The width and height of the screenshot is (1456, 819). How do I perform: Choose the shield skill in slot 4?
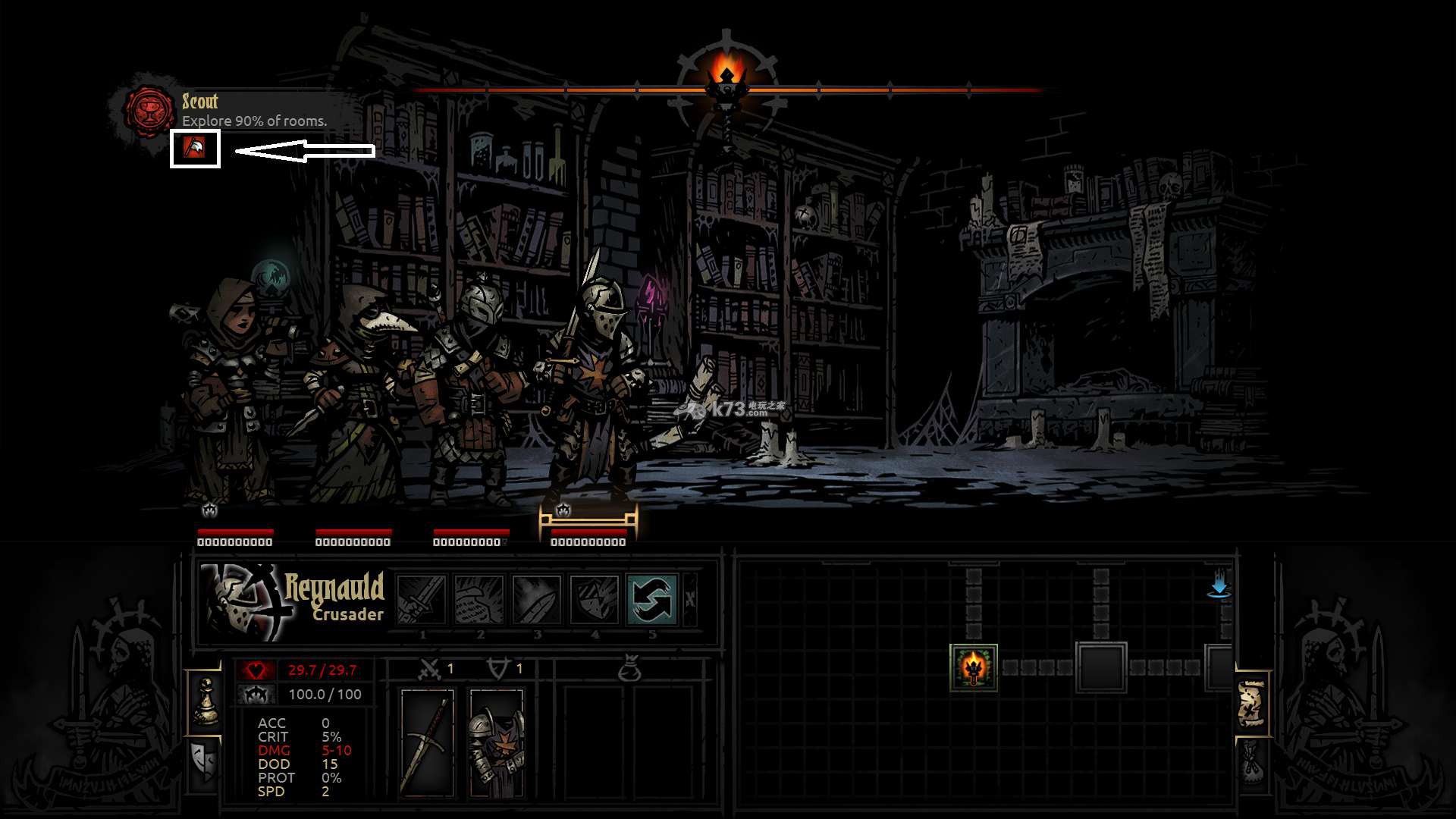coord(595,599)
